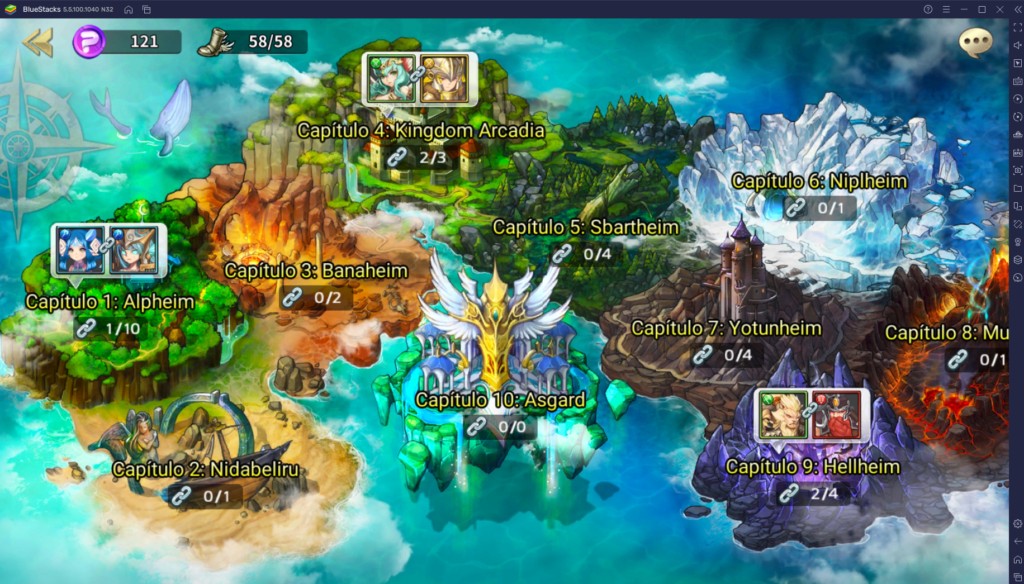Tap the boots stamina icon

214,42
